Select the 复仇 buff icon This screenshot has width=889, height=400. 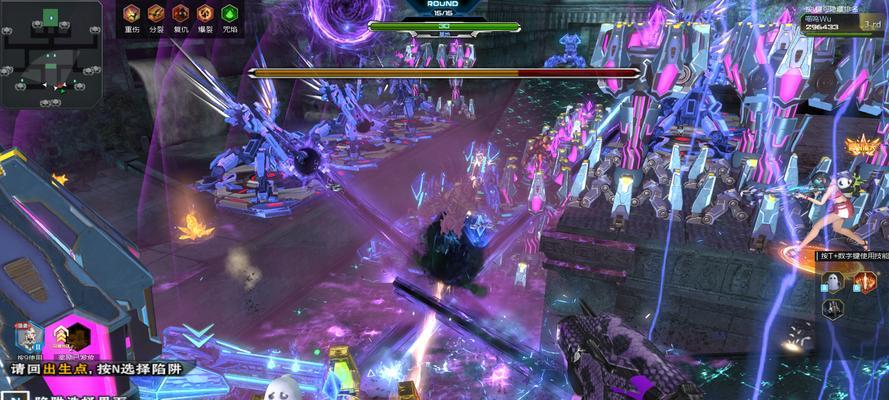click(181, 14)
